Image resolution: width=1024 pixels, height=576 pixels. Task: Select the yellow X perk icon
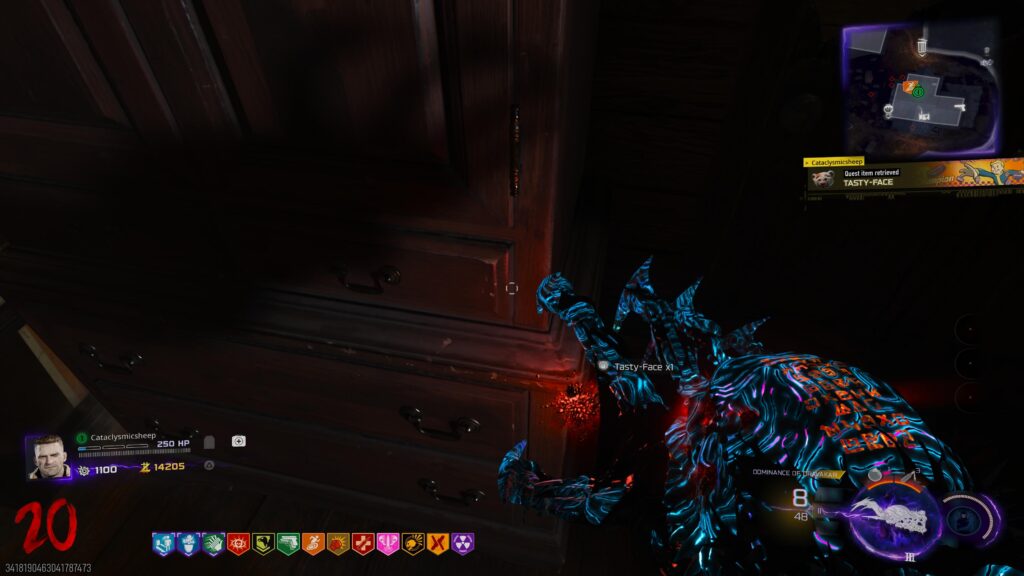[437, 544]
